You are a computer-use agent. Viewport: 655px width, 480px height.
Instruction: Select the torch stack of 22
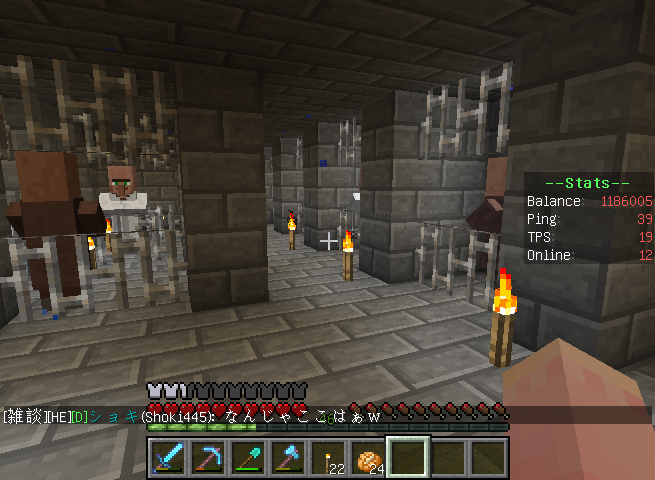pyautogui.click(x=327, y=458)
